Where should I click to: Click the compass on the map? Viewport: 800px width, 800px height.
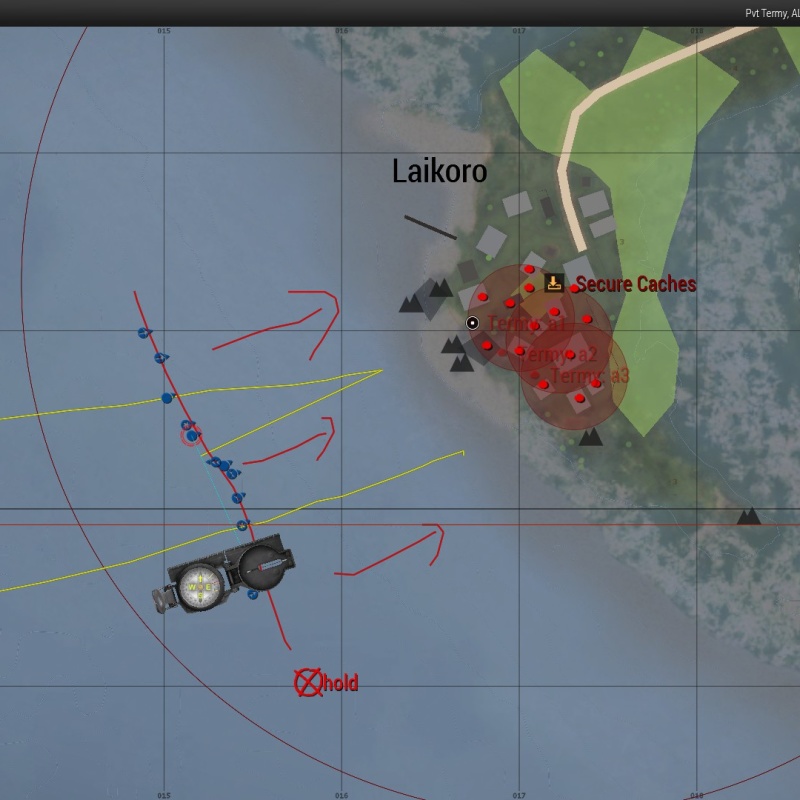click(x=228, y=575)
